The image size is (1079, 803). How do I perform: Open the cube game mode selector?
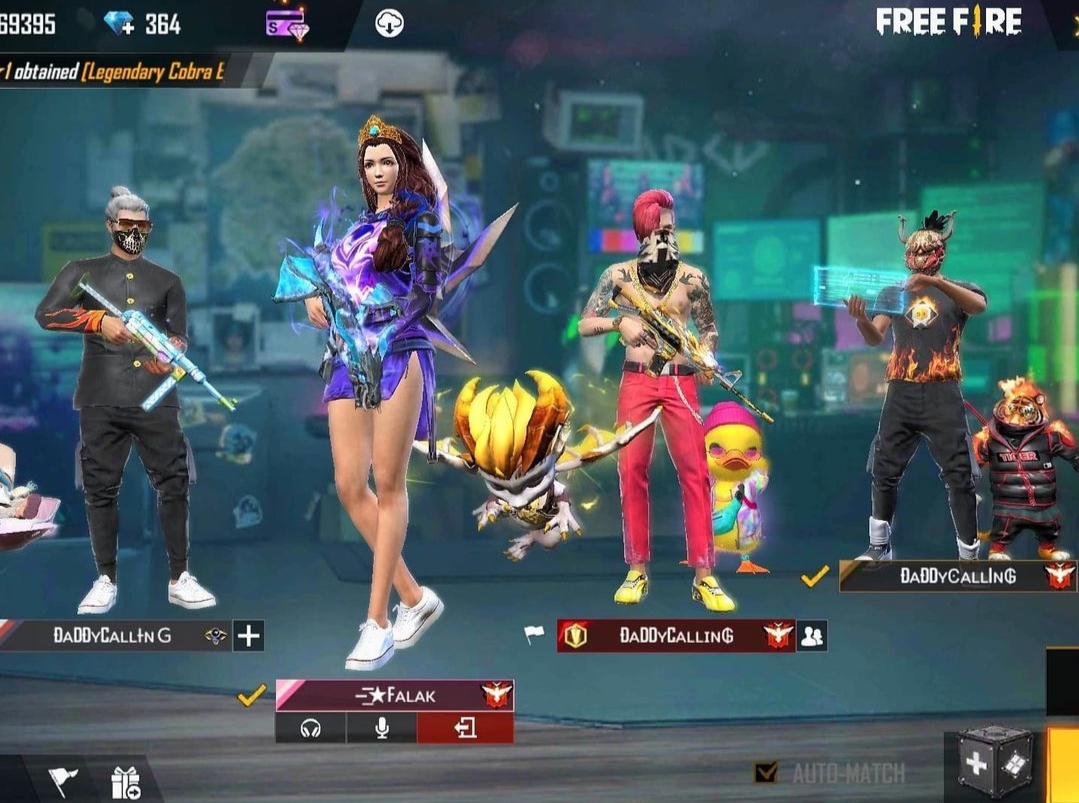(993, 765)
